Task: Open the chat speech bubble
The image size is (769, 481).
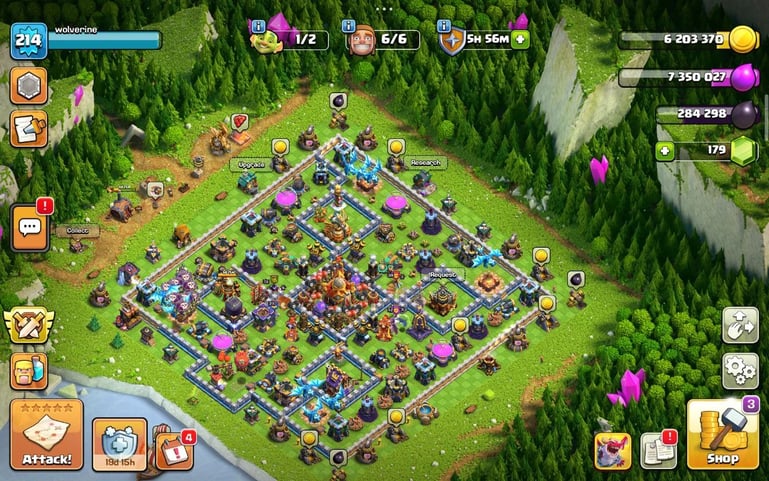Action: (x=28, y=228)
